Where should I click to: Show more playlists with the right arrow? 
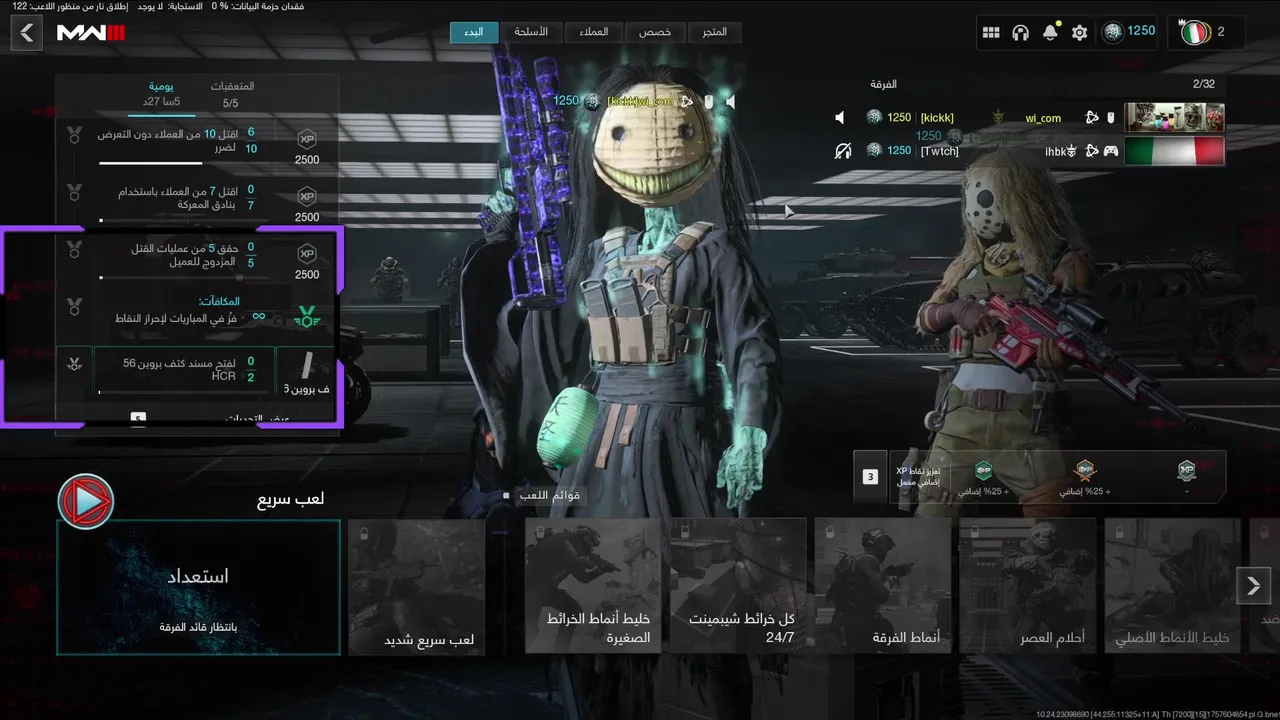(x=1253, y=586)
